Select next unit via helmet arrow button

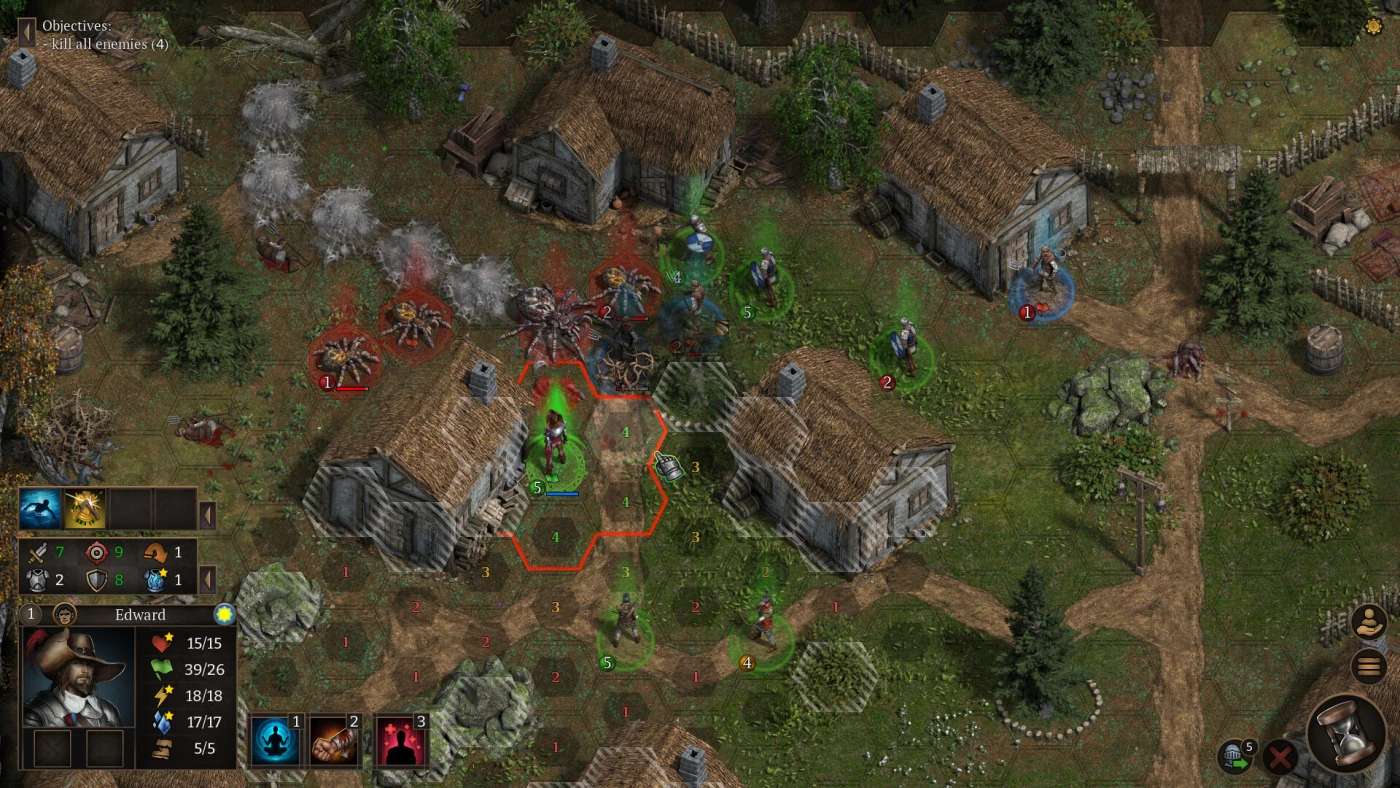coord(1232,757)
